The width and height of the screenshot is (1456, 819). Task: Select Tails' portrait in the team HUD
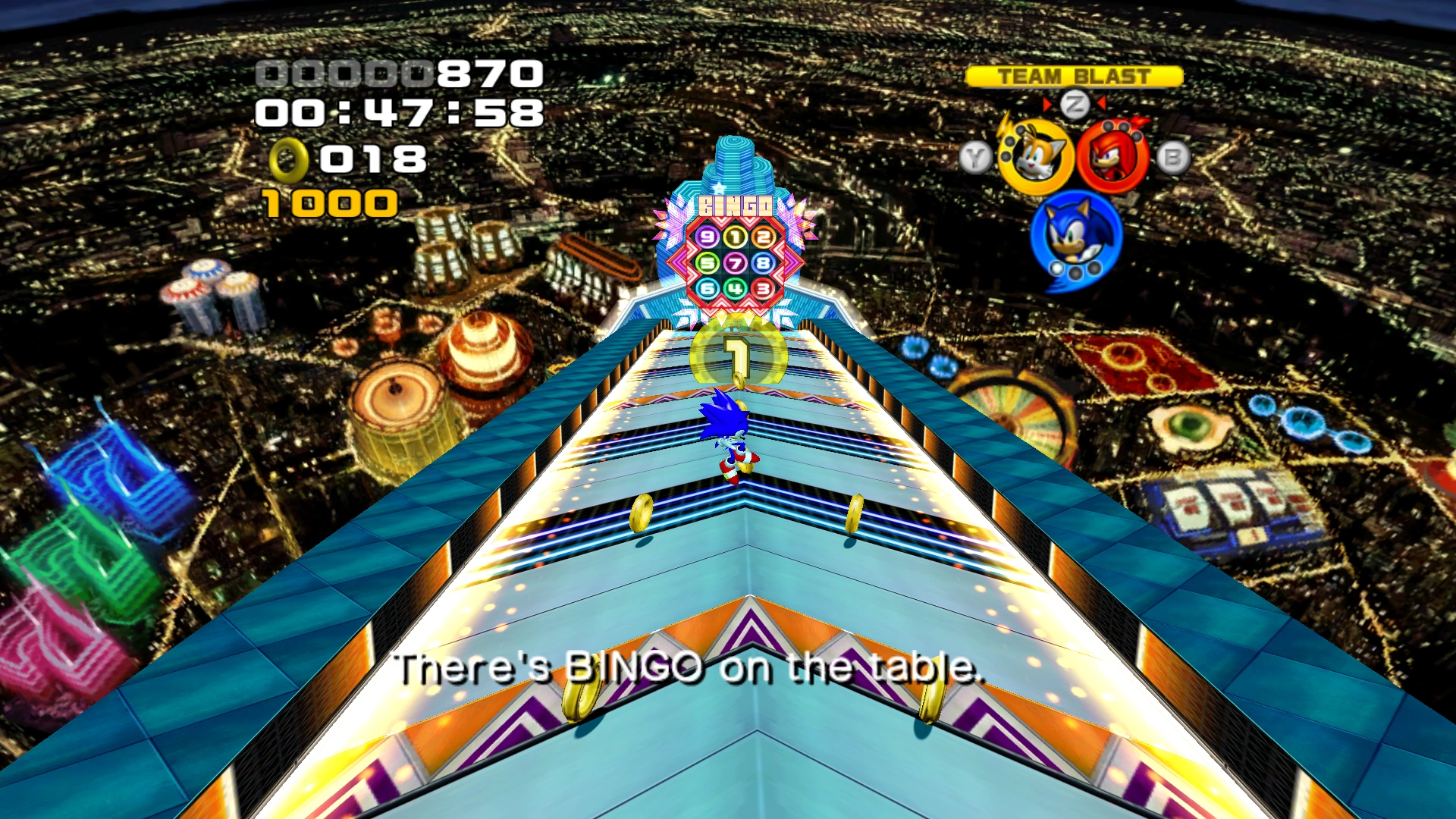[x=1034, y=157]
